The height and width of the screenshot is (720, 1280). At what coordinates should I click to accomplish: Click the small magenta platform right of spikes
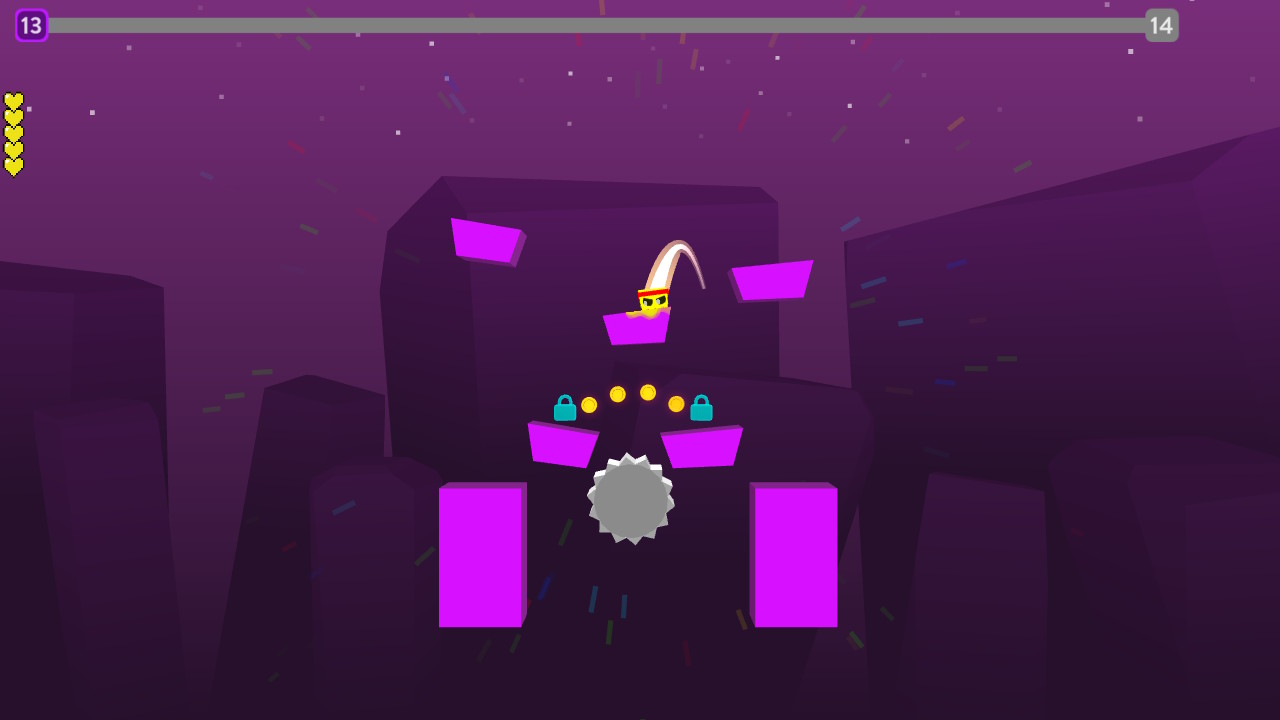(702, 445)
